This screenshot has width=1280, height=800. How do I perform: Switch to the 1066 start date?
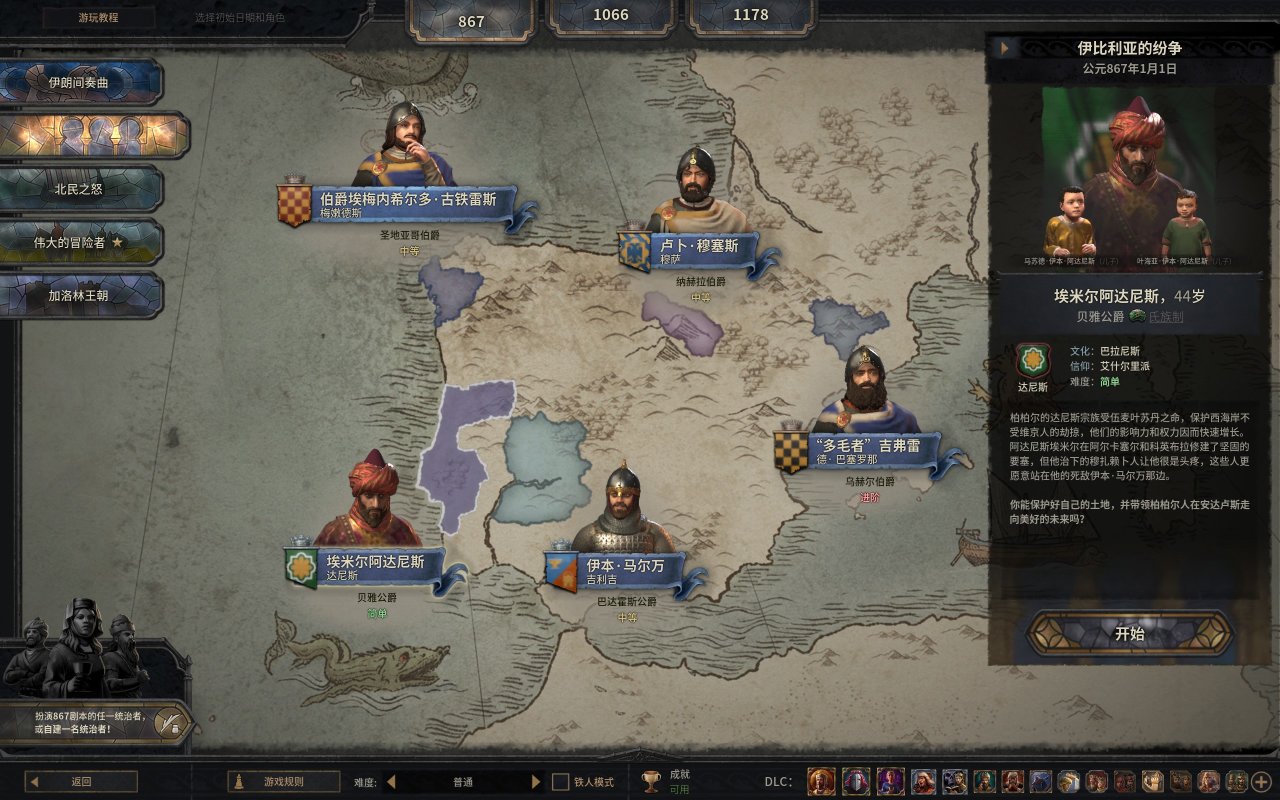coord(611,15)
